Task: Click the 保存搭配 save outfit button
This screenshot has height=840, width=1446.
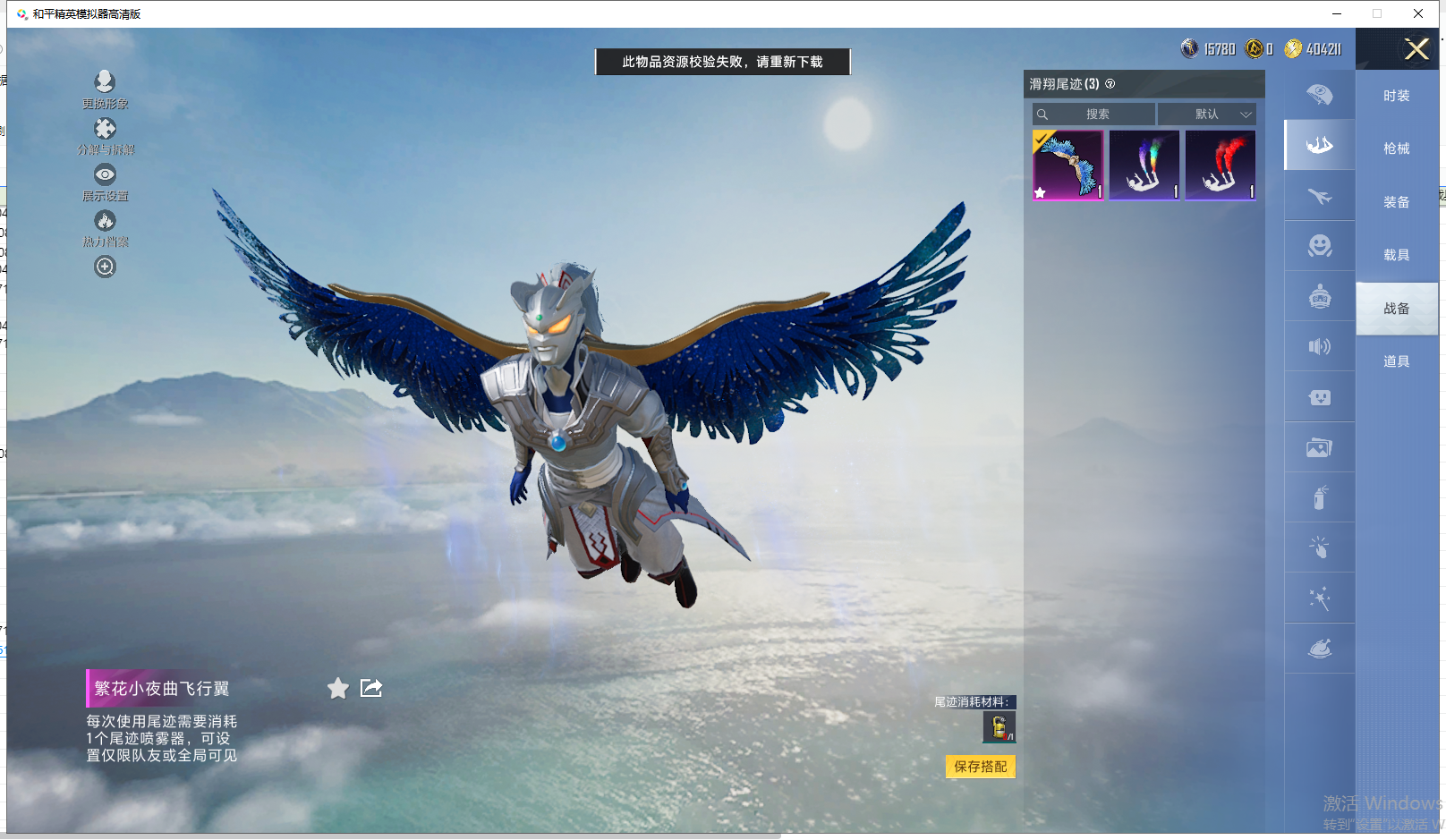Action: [x=980, y=767]
